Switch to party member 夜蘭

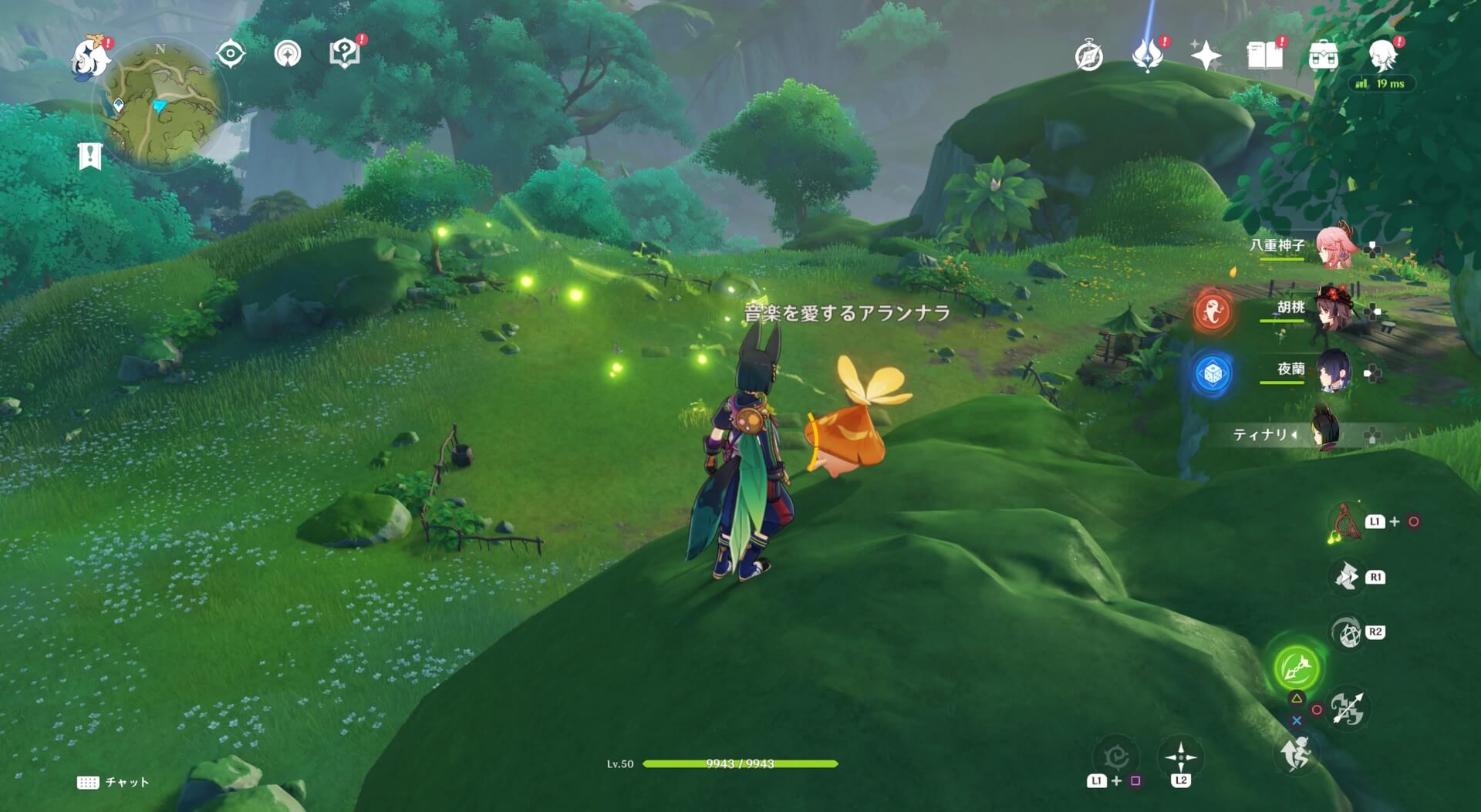[x=1333, y=371]
